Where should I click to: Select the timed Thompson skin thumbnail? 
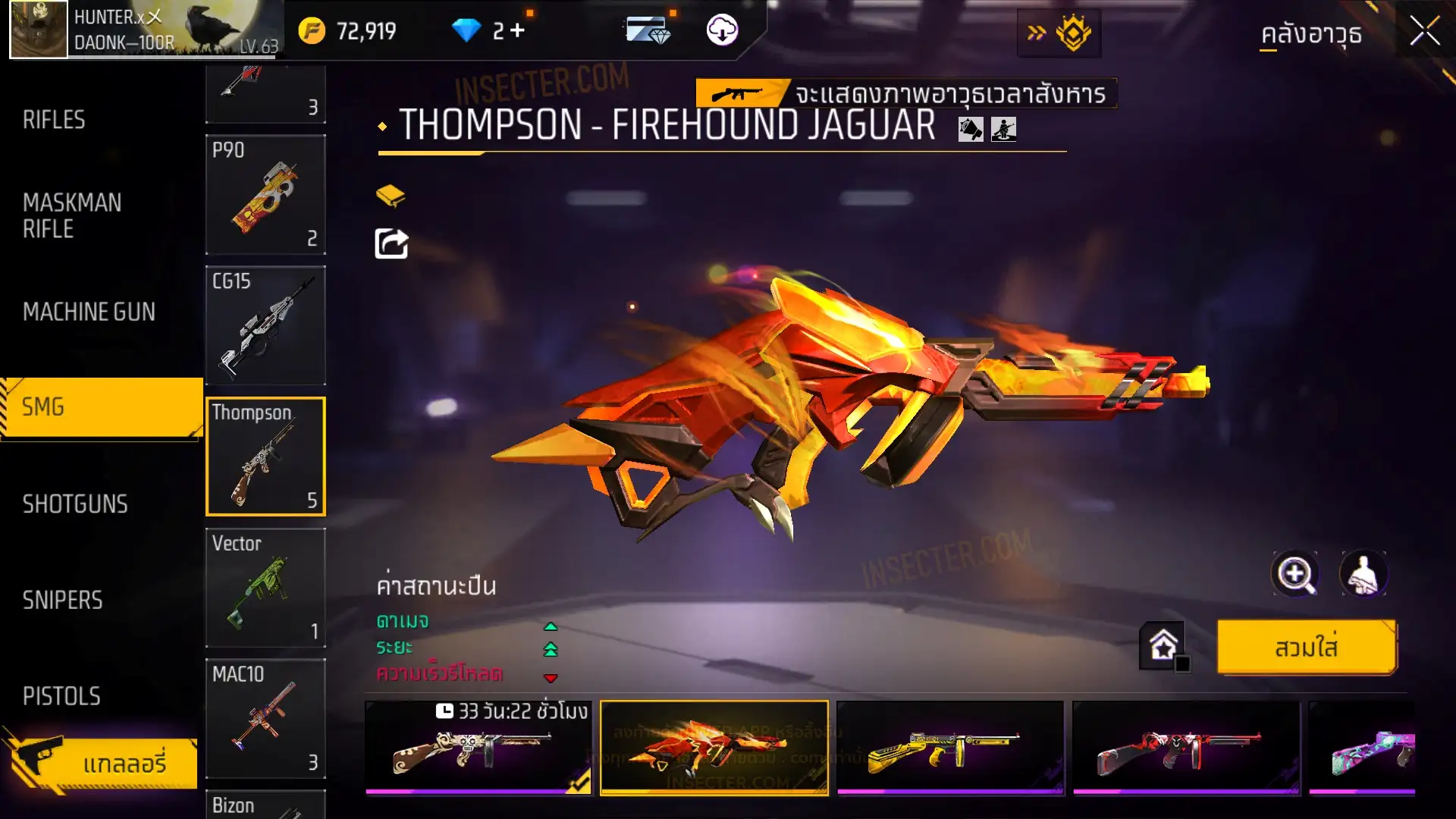[x=478, y=748]
